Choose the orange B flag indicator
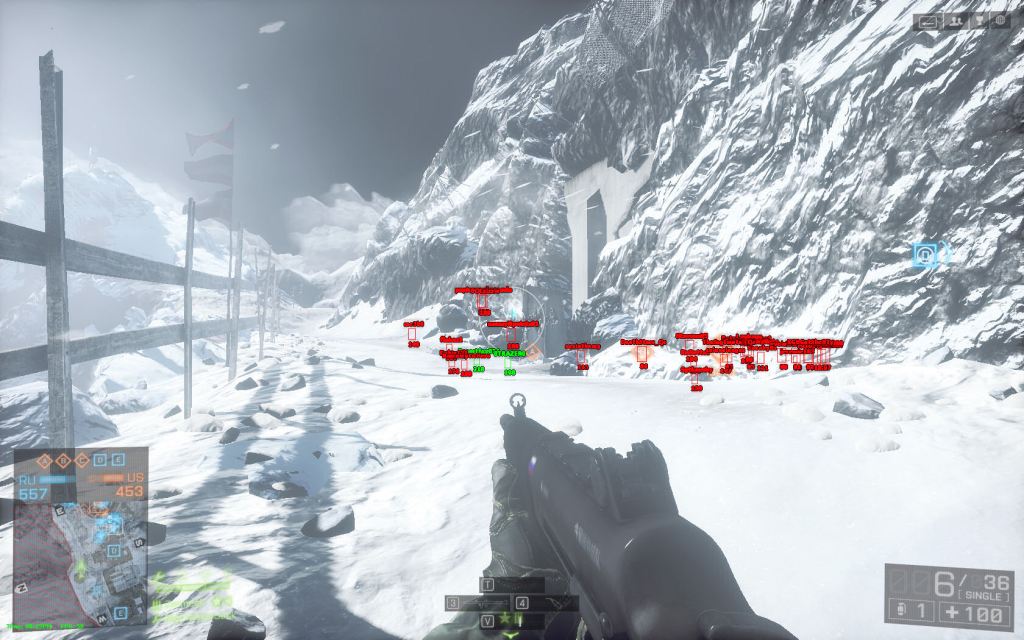The image size is (1024, 640). coord(63,460)
